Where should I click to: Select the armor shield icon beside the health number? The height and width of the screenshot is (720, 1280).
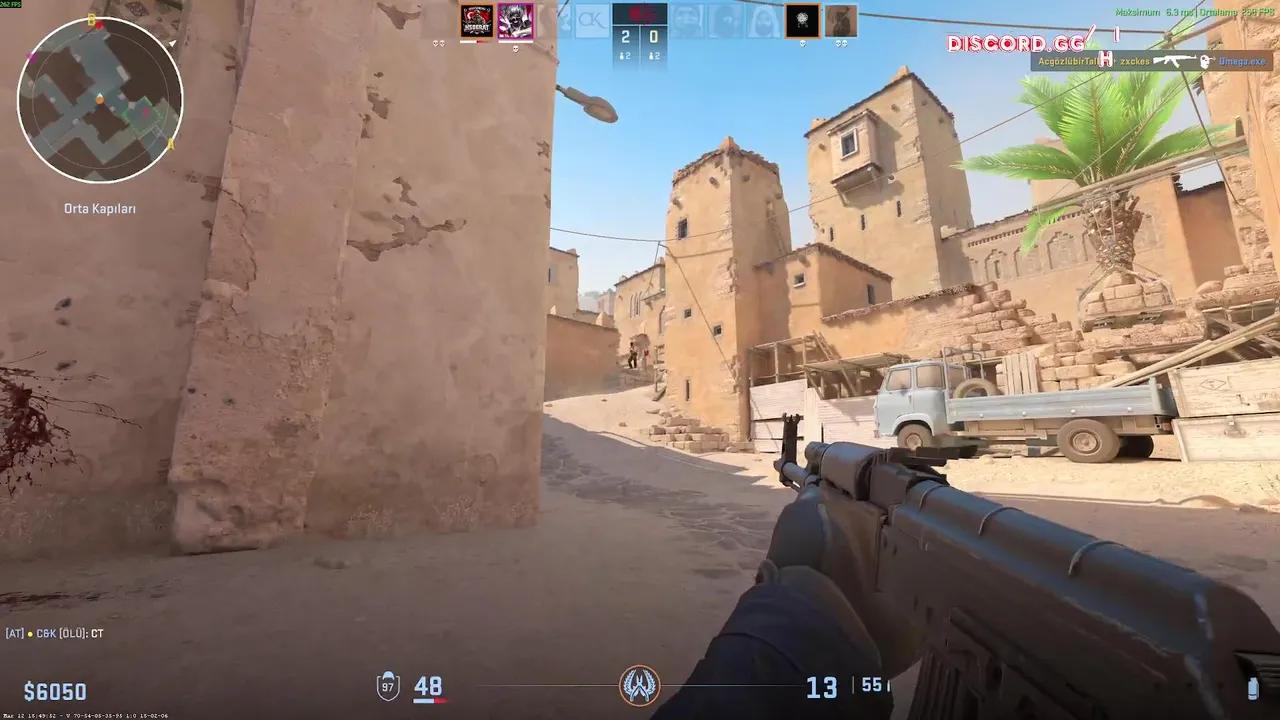(x=388, y=687)
